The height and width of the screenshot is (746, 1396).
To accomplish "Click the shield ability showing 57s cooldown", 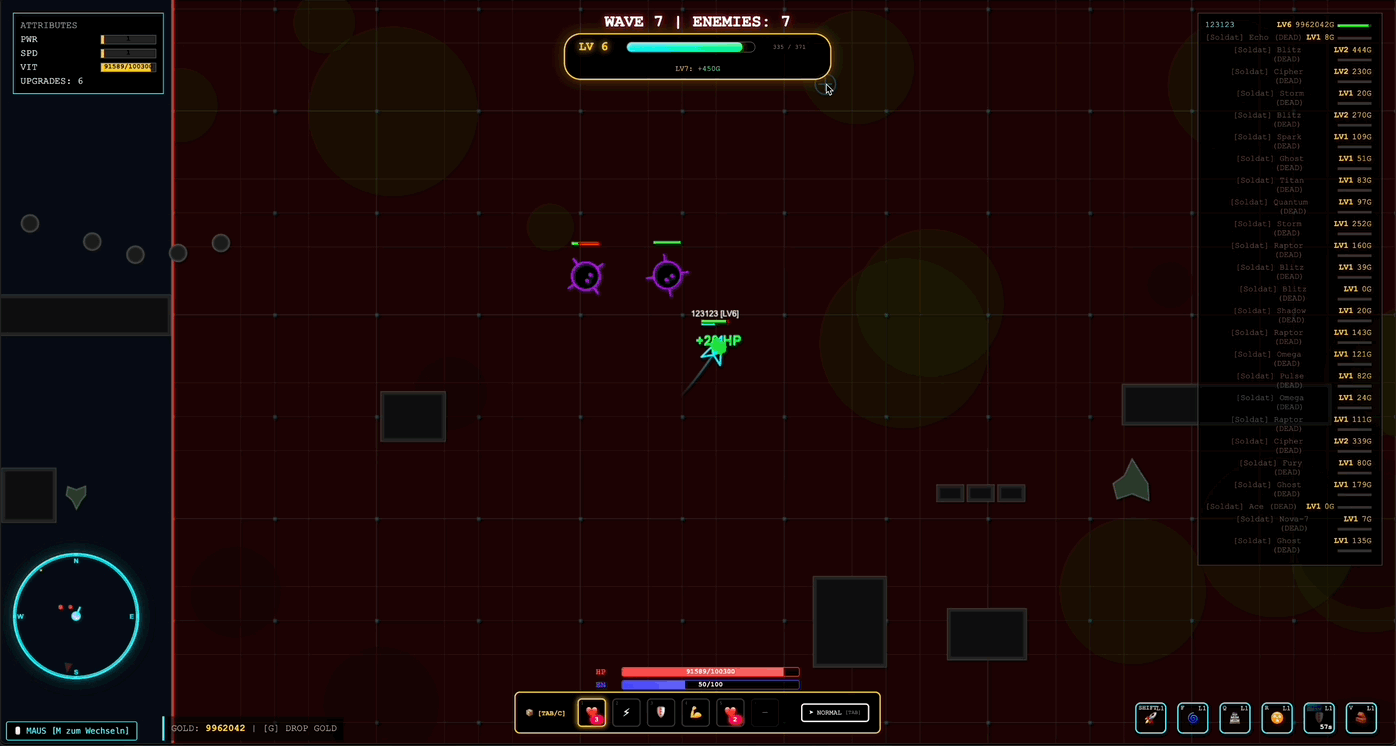I will click(x=1318, y=717).
